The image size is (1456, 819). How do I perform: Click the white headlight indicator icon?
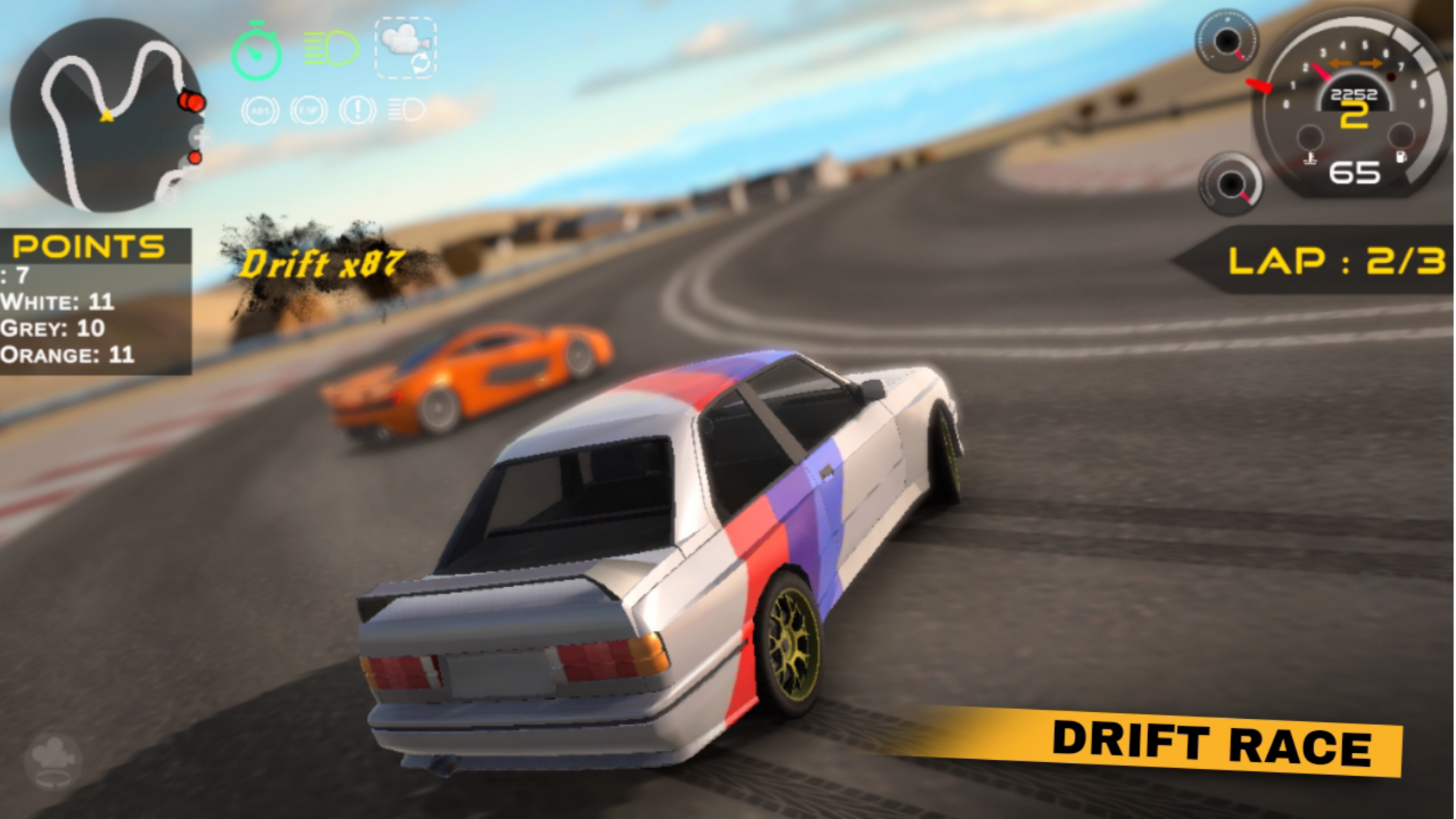click(406, 108)
